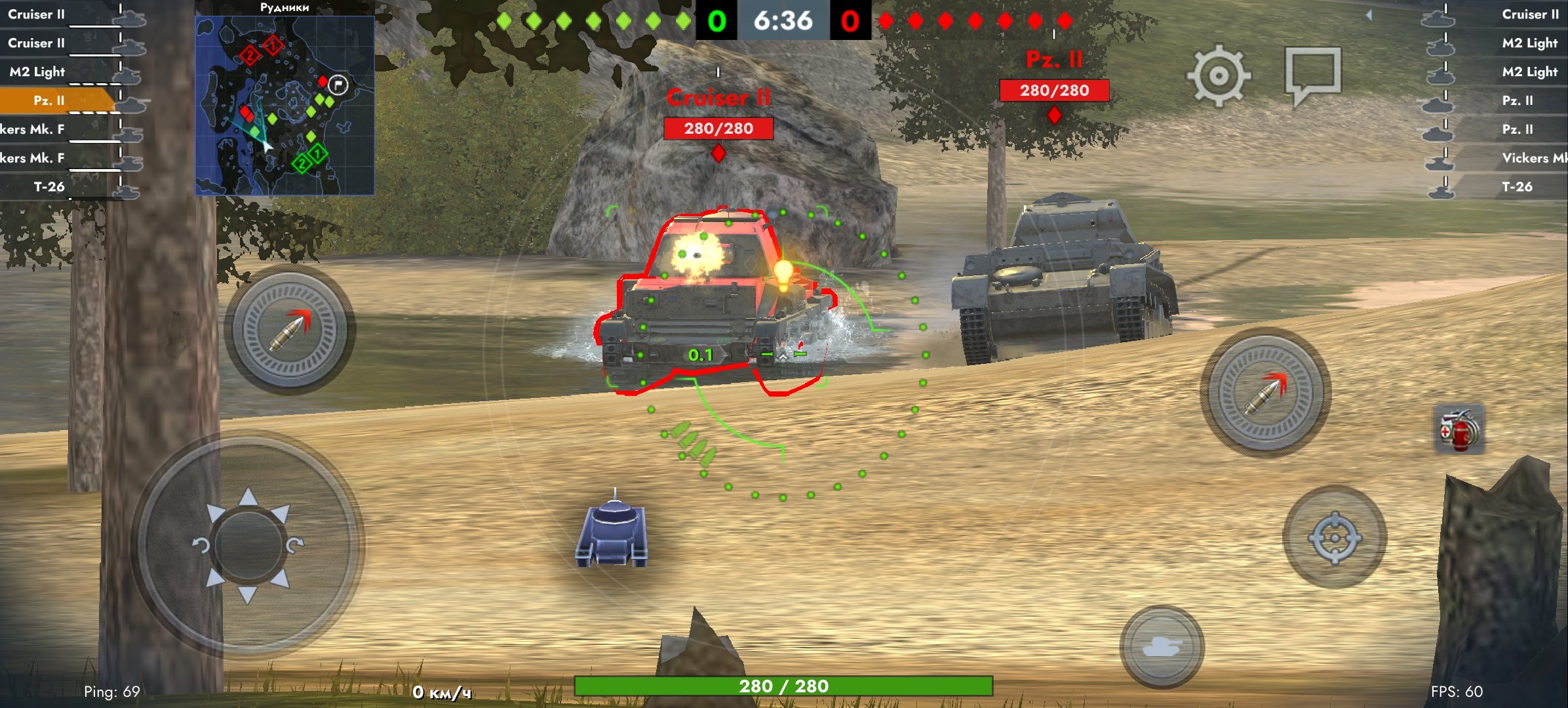Tap the movement joystick center
Image resolution: width=1568 pixels, height=708 pixels.
[x=248, y=544]
